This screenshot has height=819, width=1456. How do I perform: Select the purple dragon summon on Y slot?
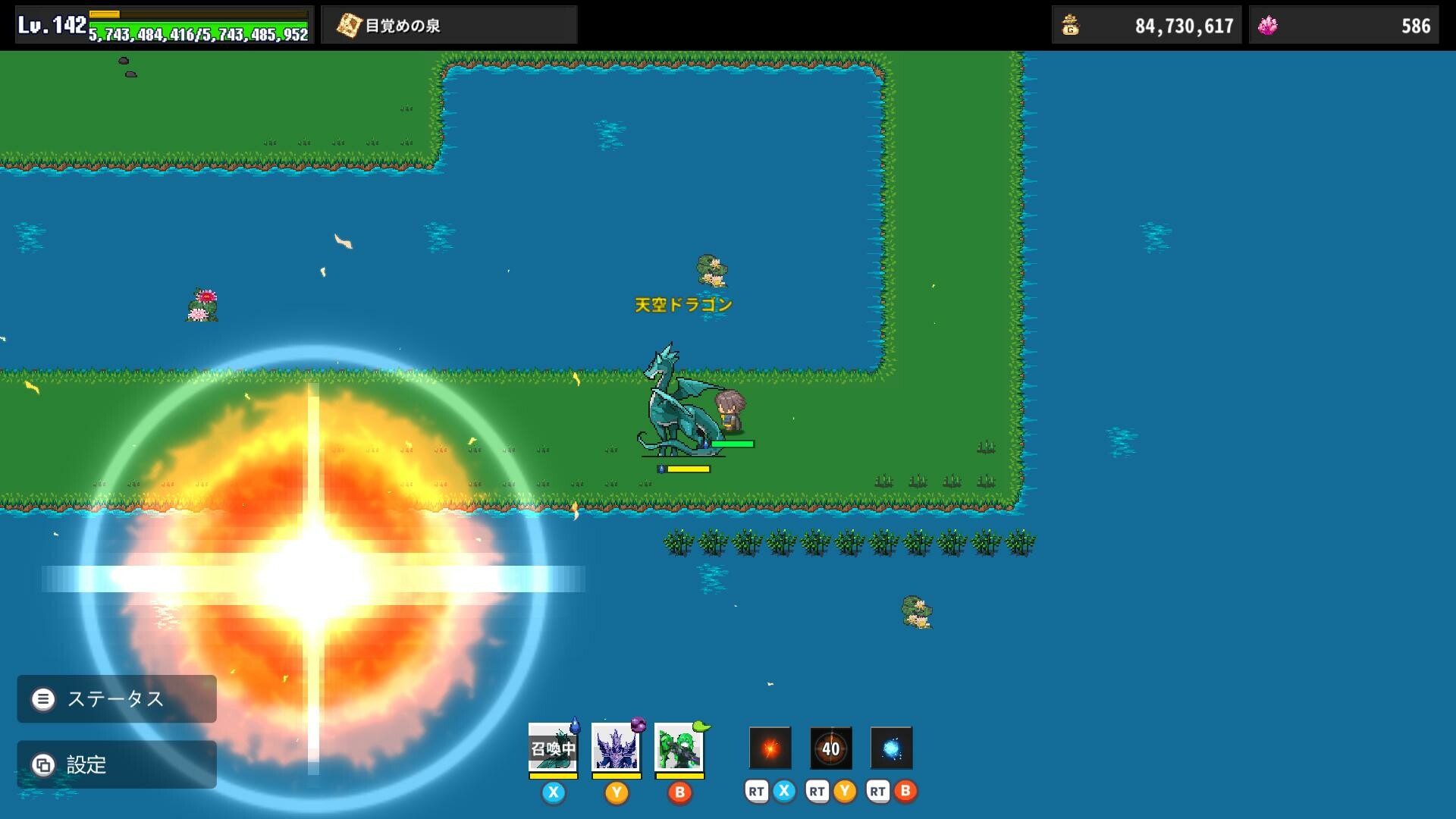(x=616, y=748)
